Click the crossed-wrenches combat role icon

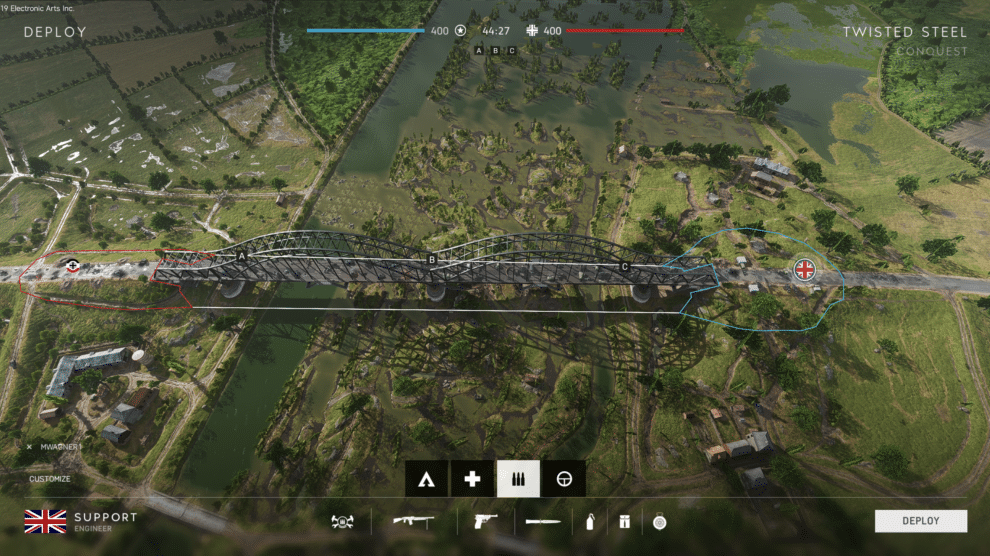(x=342, y=521)
